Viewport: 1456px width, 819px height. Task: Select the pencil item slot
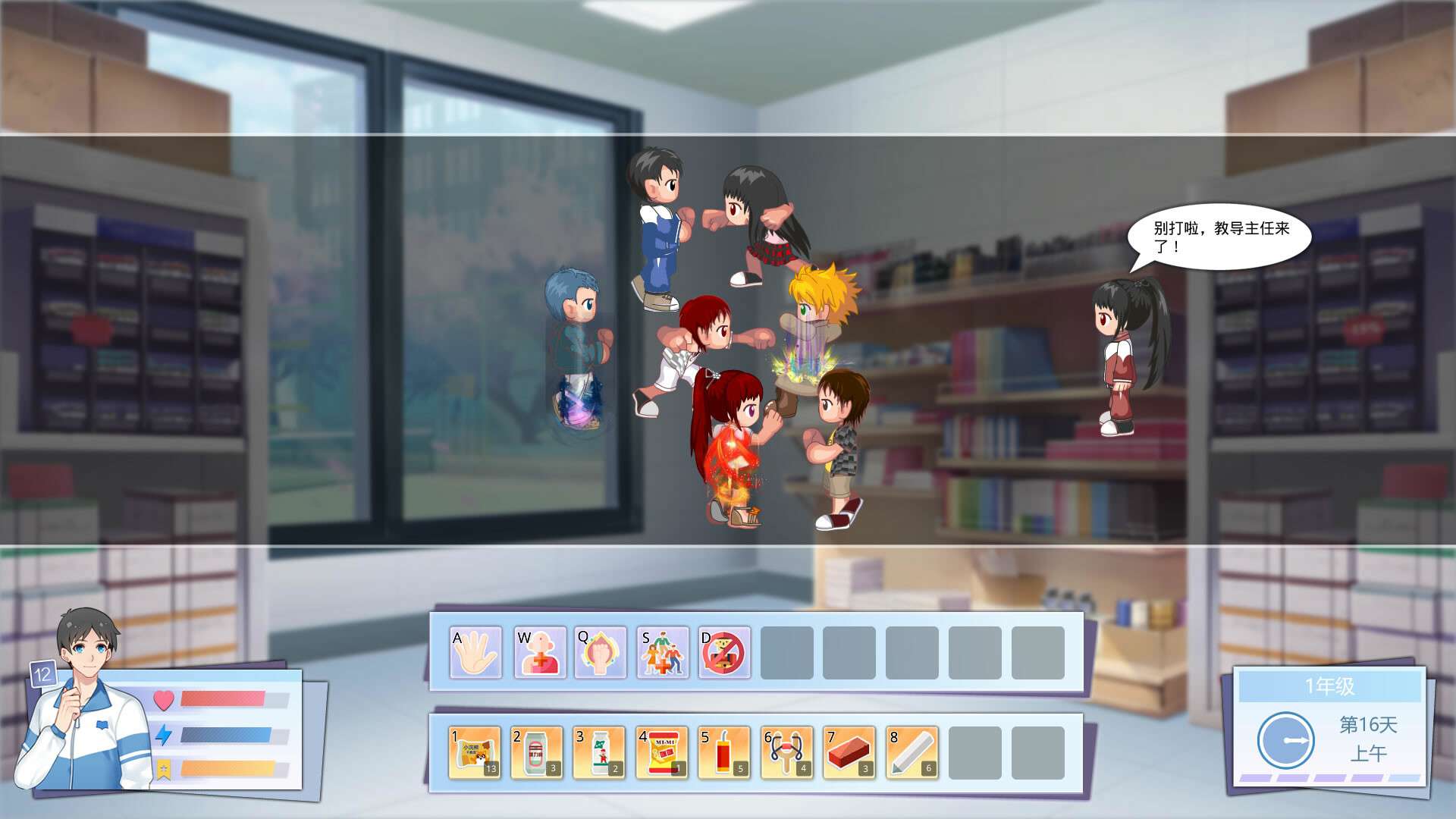point(912,752)
